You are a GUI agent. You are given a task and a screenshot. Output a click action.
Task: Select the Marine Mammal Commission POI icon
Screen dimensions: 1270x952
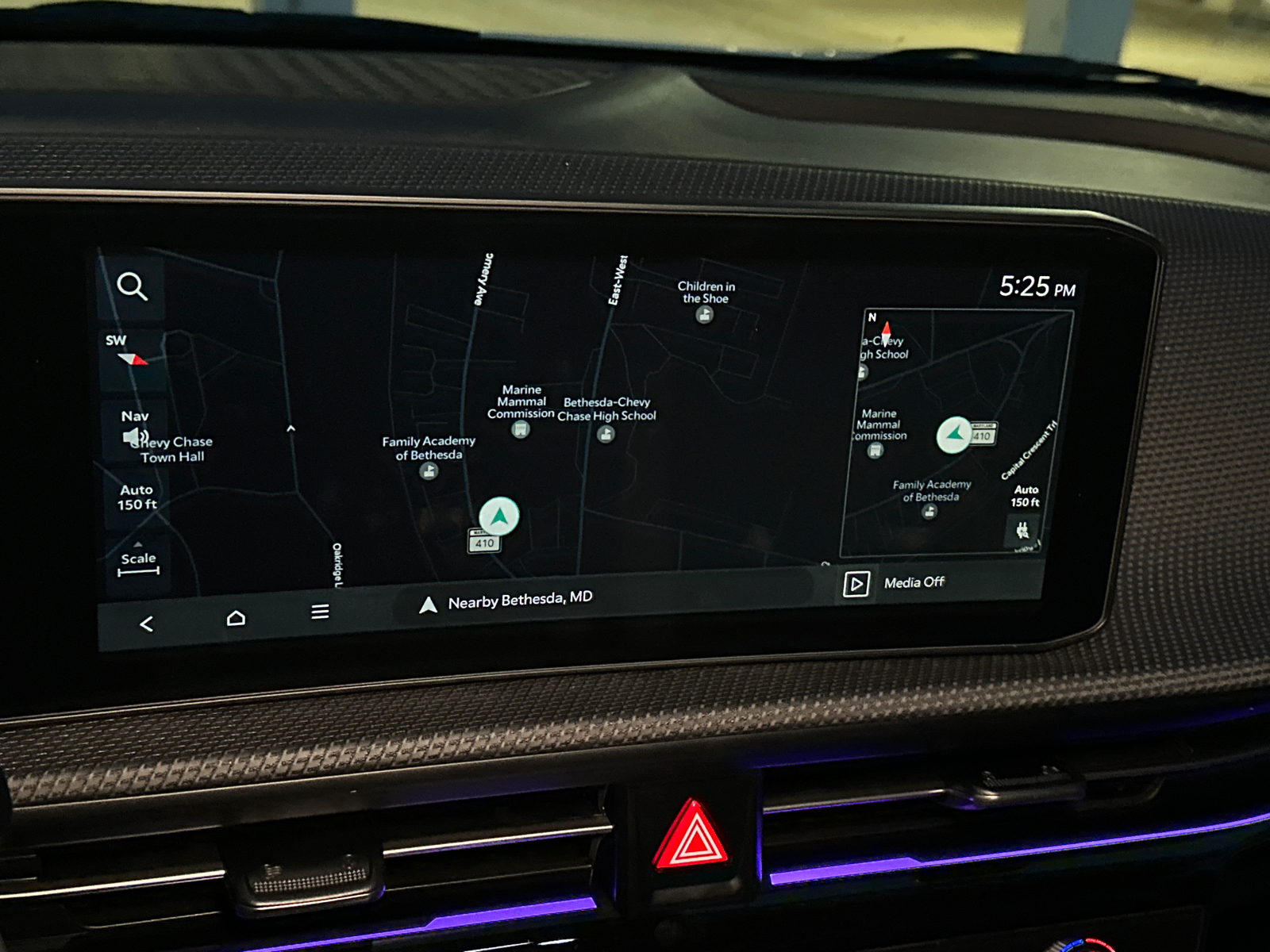(x=520, y=429)
